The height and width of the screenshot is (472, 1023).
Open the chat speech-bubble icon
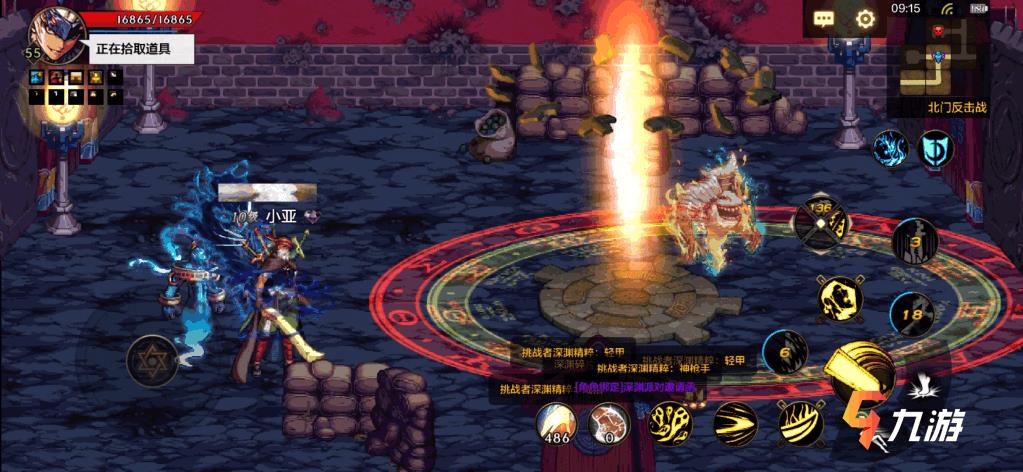coord(824,18)
